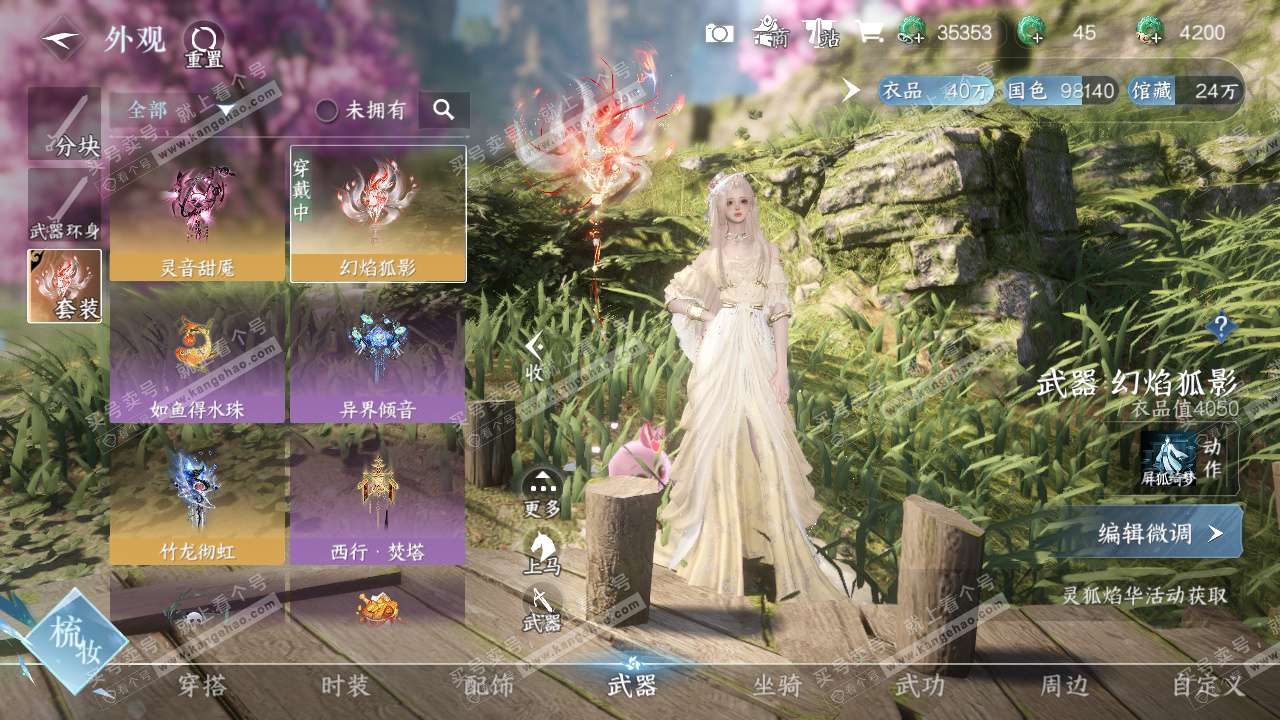Screen dimensions: 1280x720
Task: Open the 更多 options button
Action: coord(542,492)
